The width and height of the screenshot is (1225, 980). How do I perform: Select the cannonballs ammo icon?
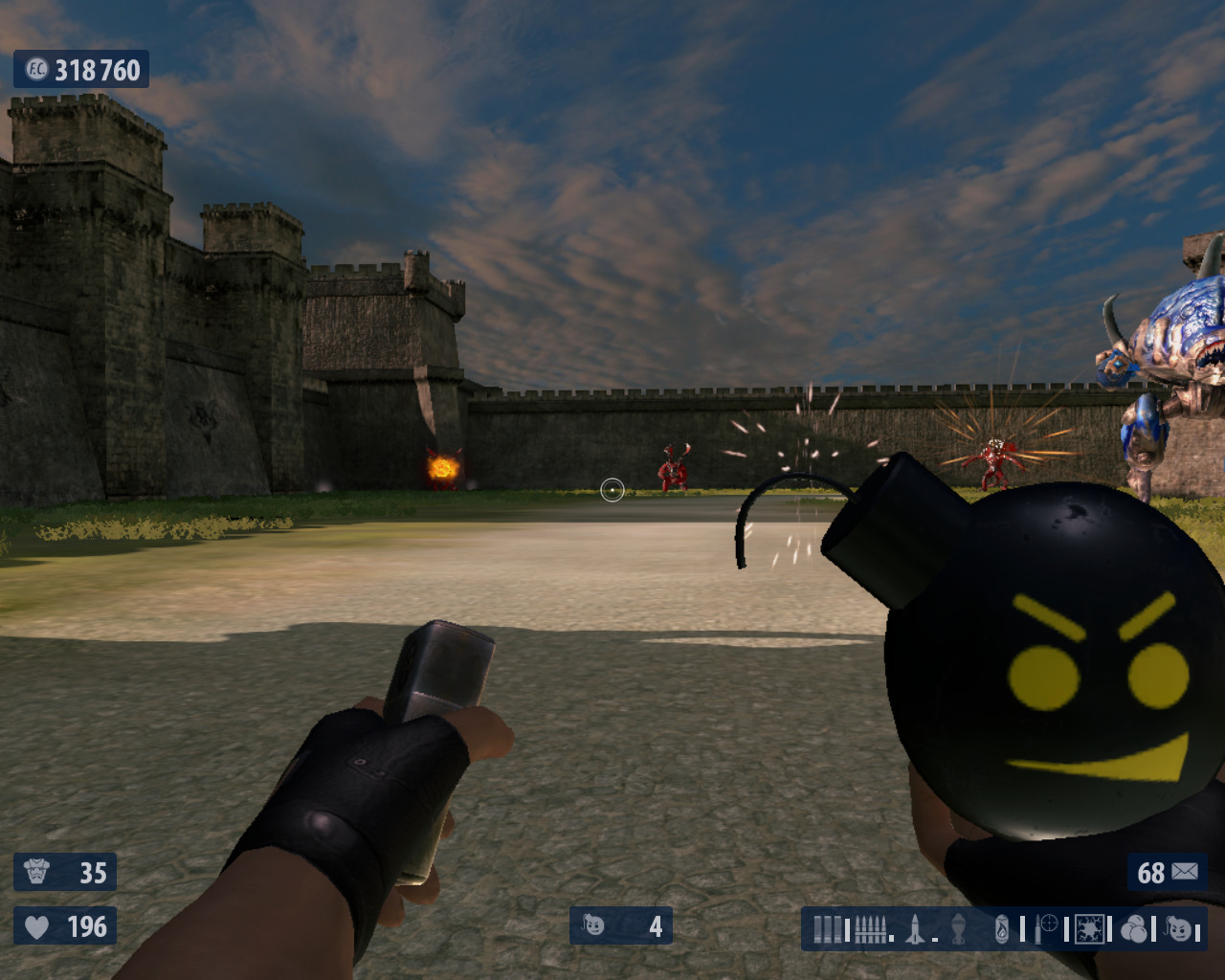pos(1134,929)
